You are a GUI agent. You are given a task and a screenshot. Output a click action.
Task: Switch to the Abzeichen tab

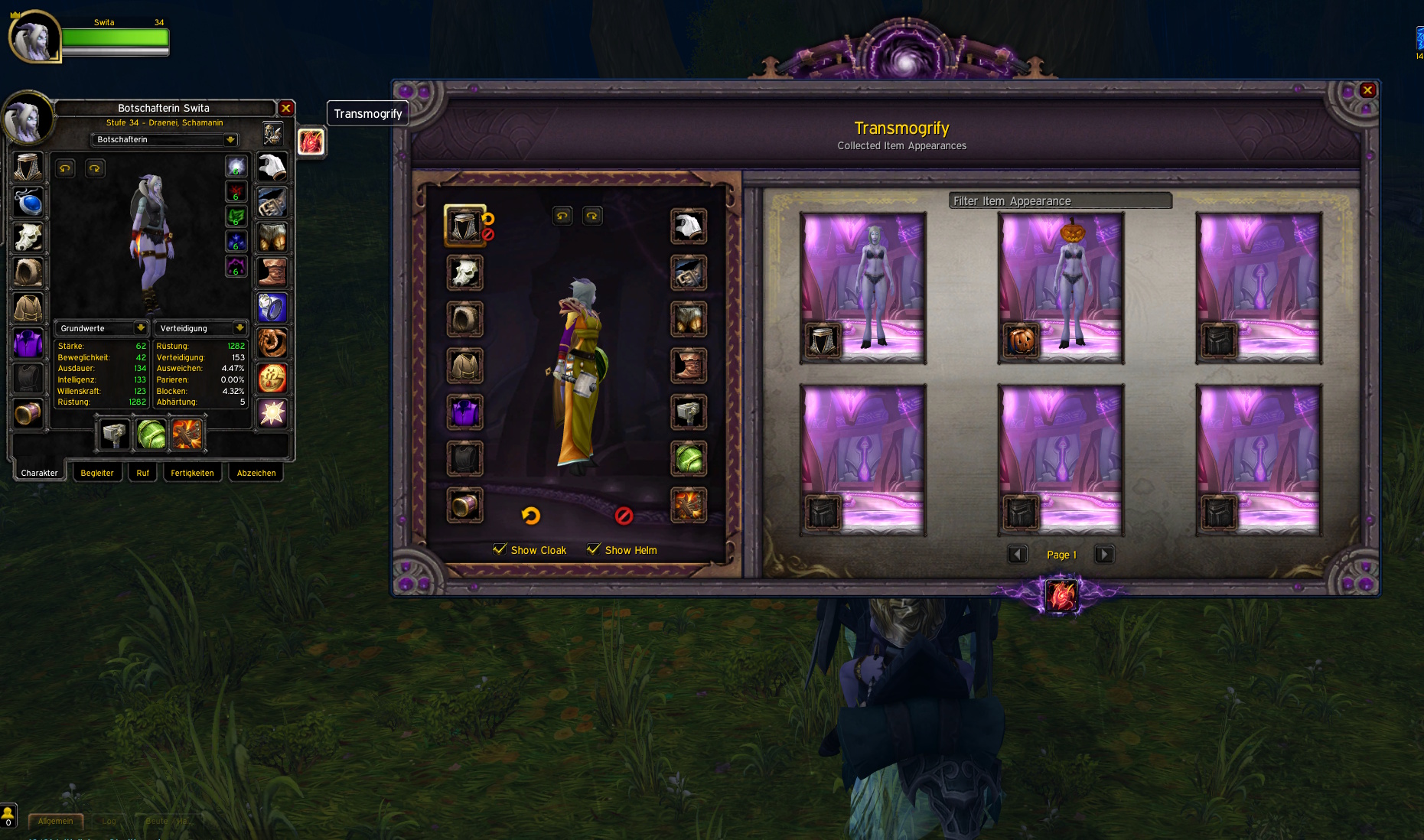pos(256,473)
